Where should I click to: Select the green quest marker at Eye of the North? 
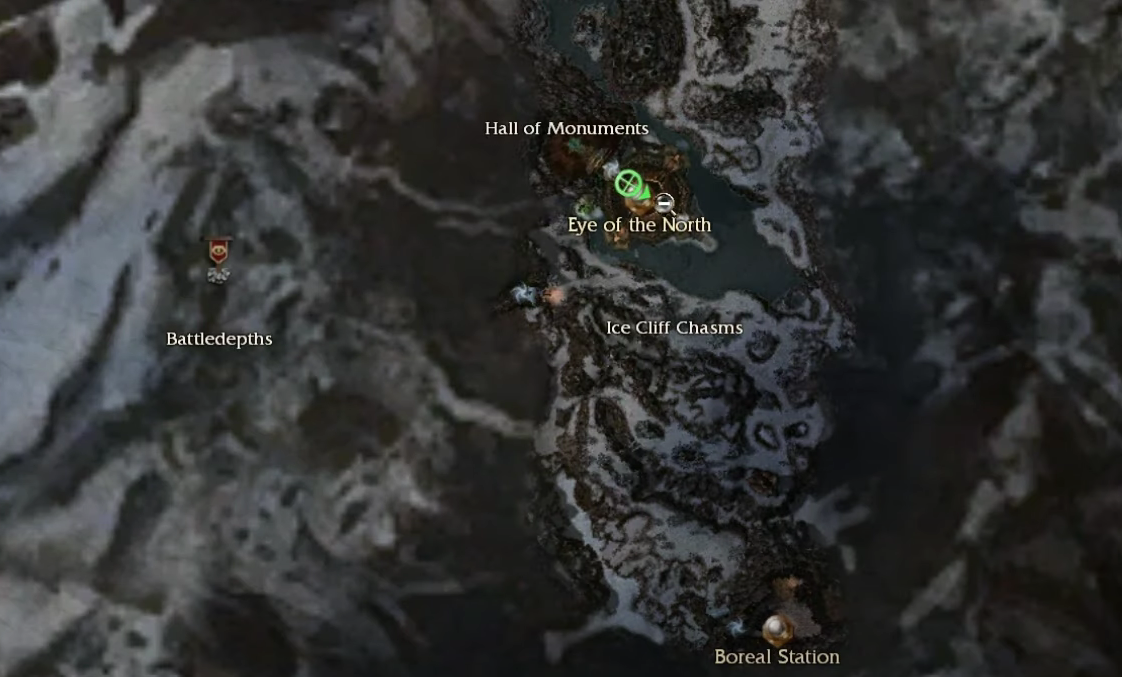click(628, 182)
